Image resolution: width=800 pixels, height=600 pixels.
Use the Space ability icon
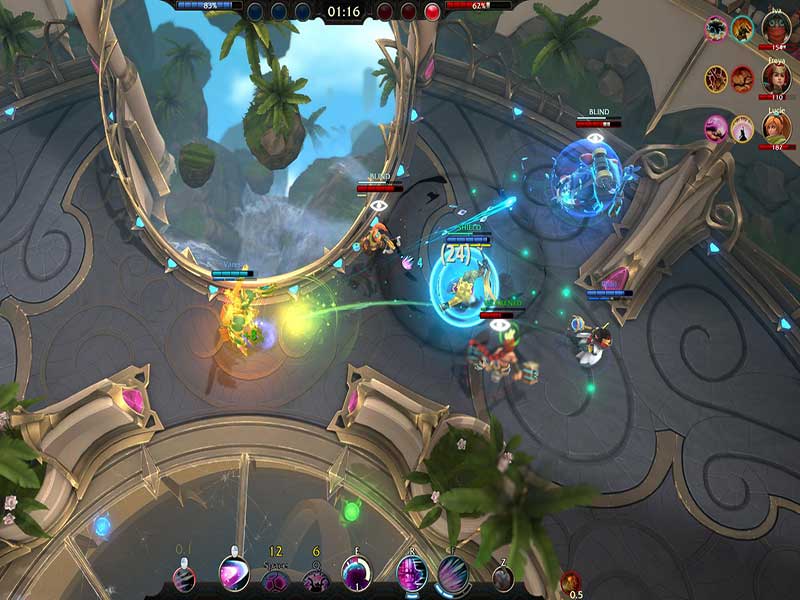click(x=275, y=581)
